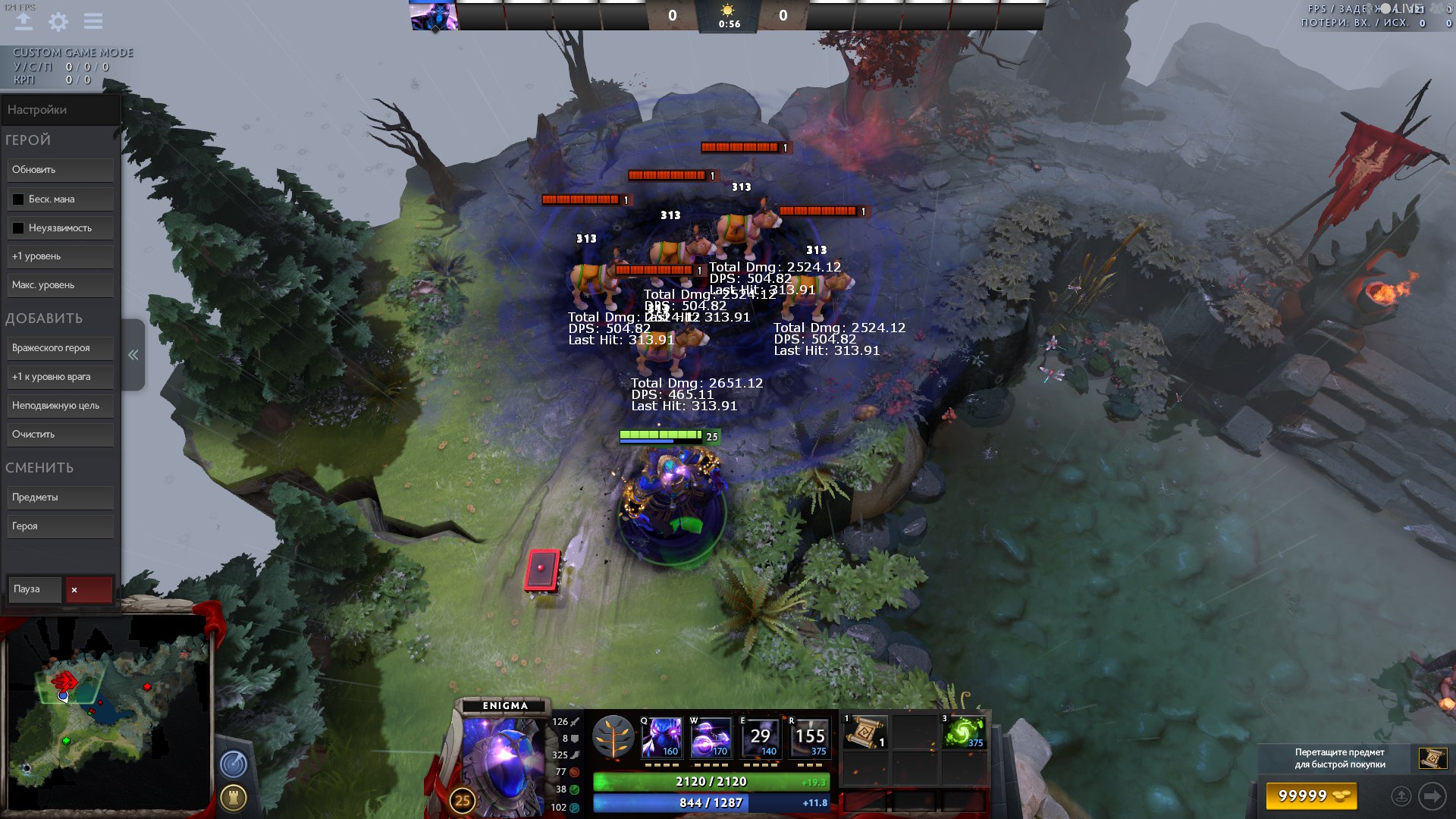
Task: Clear spawned units with Очистить
Action: [61, 435]
